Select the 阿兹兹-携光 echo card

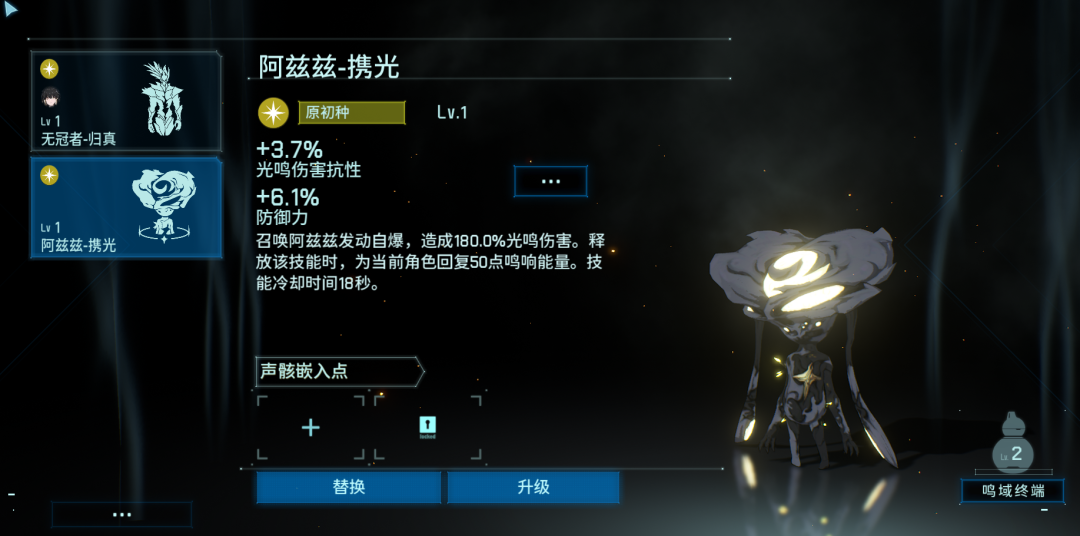[126, 208]
